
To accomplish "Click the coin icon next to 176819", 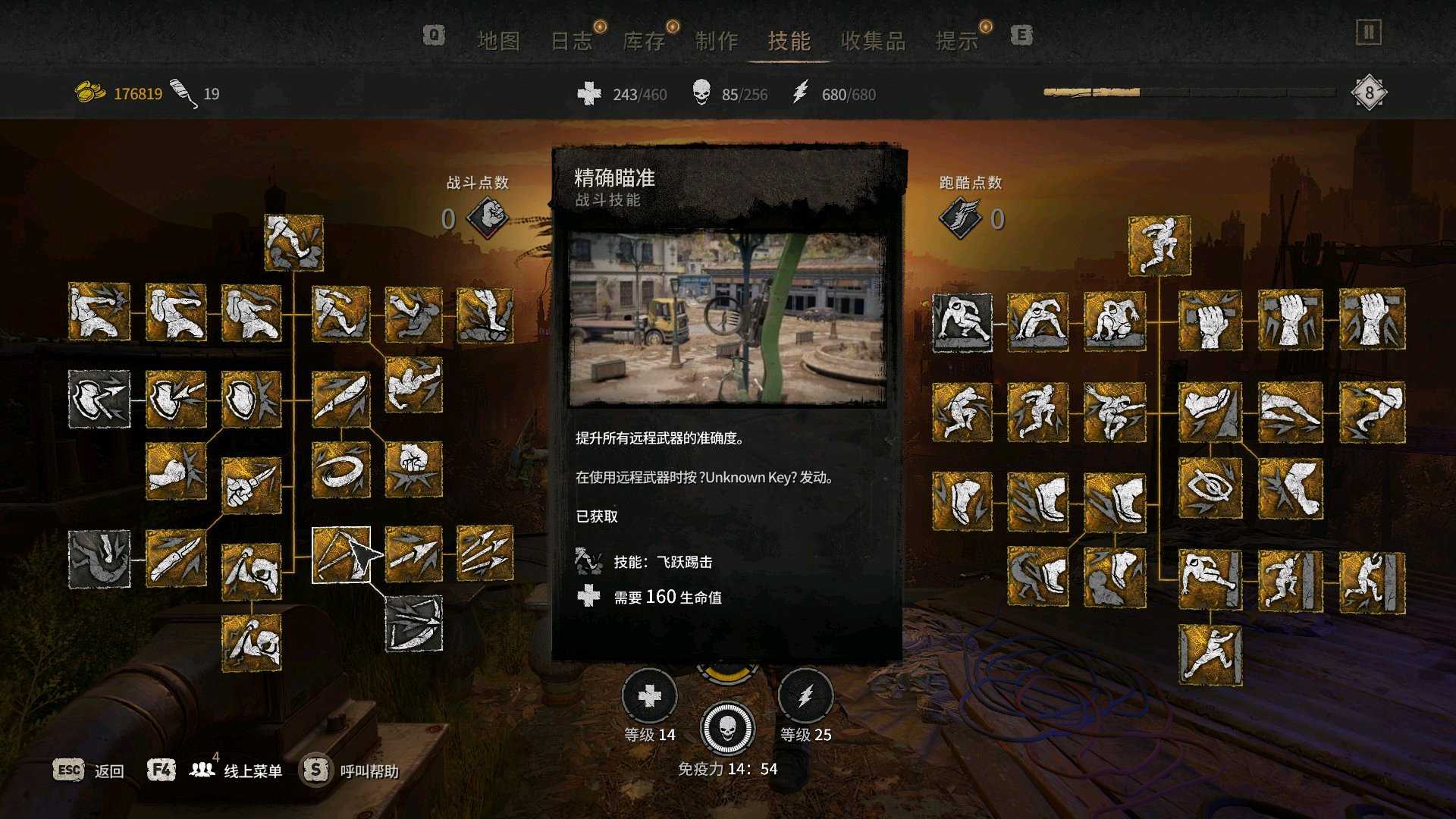I will coord(90,93).
